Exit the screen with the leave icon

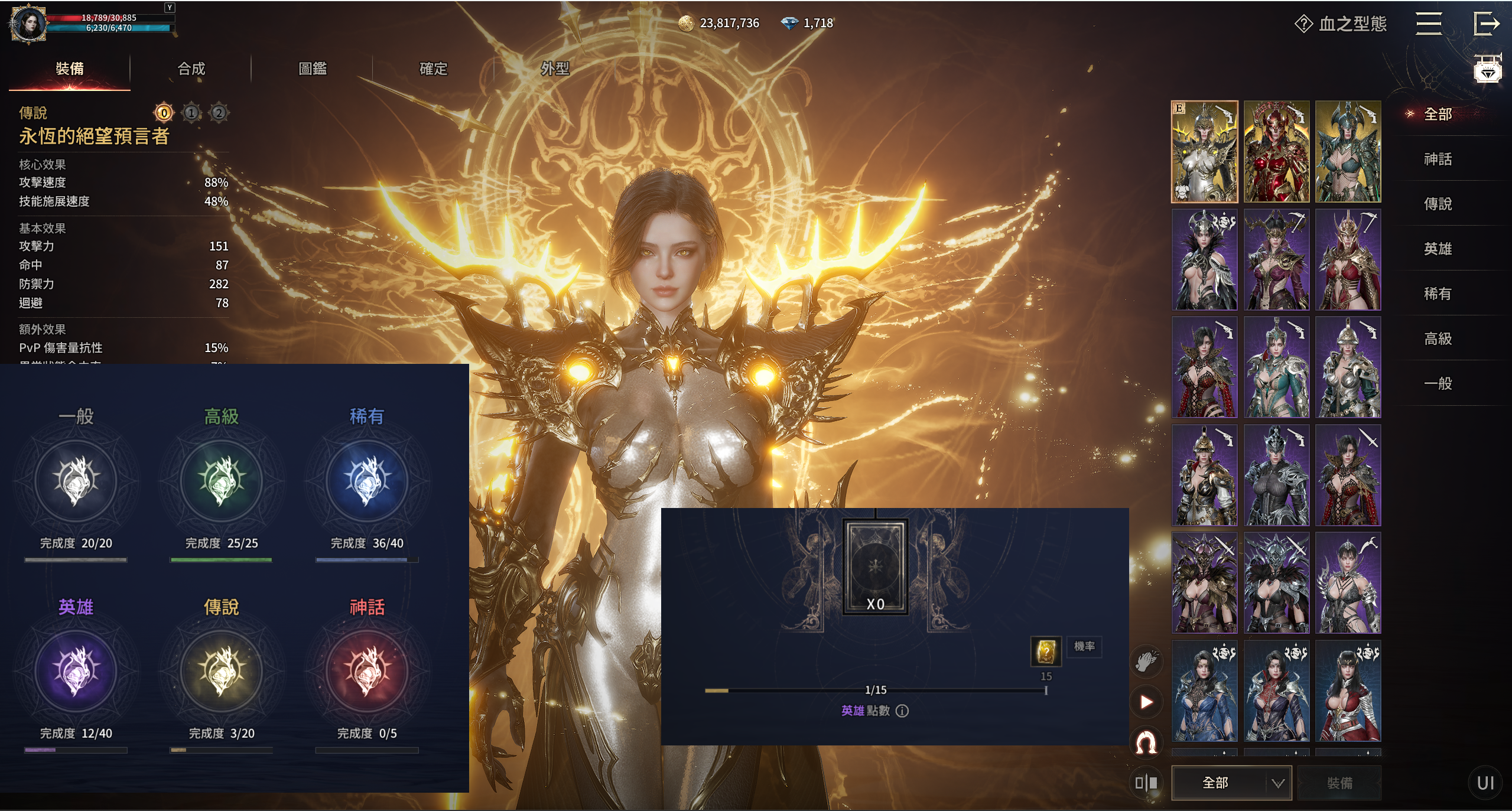tap(1486, 24)
